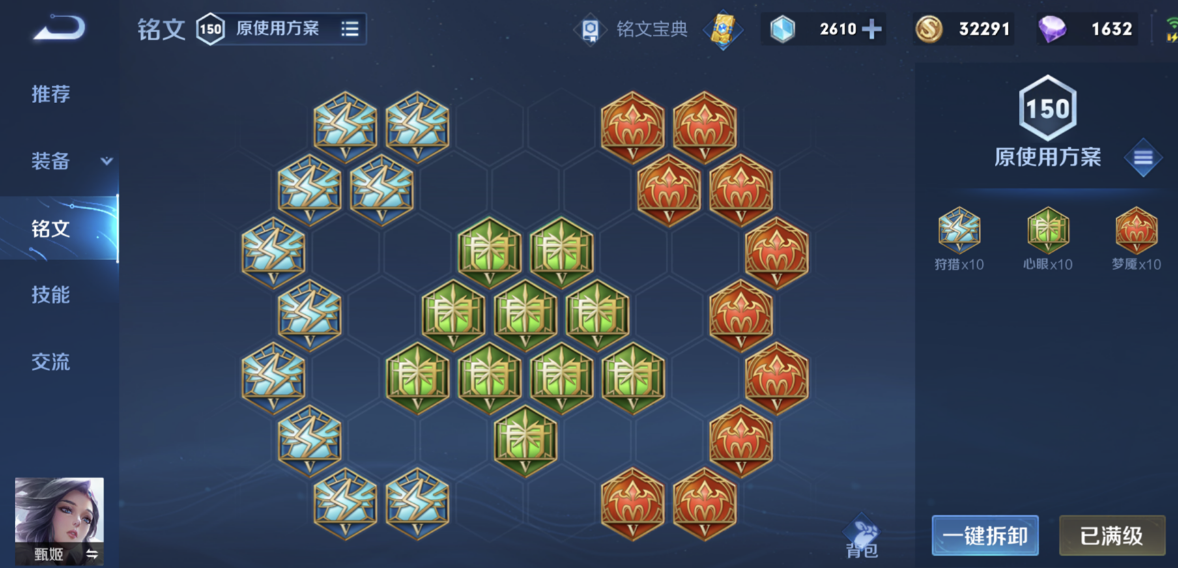Select the 梦魇 x10 rune summary
Viewport: 1178px width, 568px height.
tap(1136, 240)
